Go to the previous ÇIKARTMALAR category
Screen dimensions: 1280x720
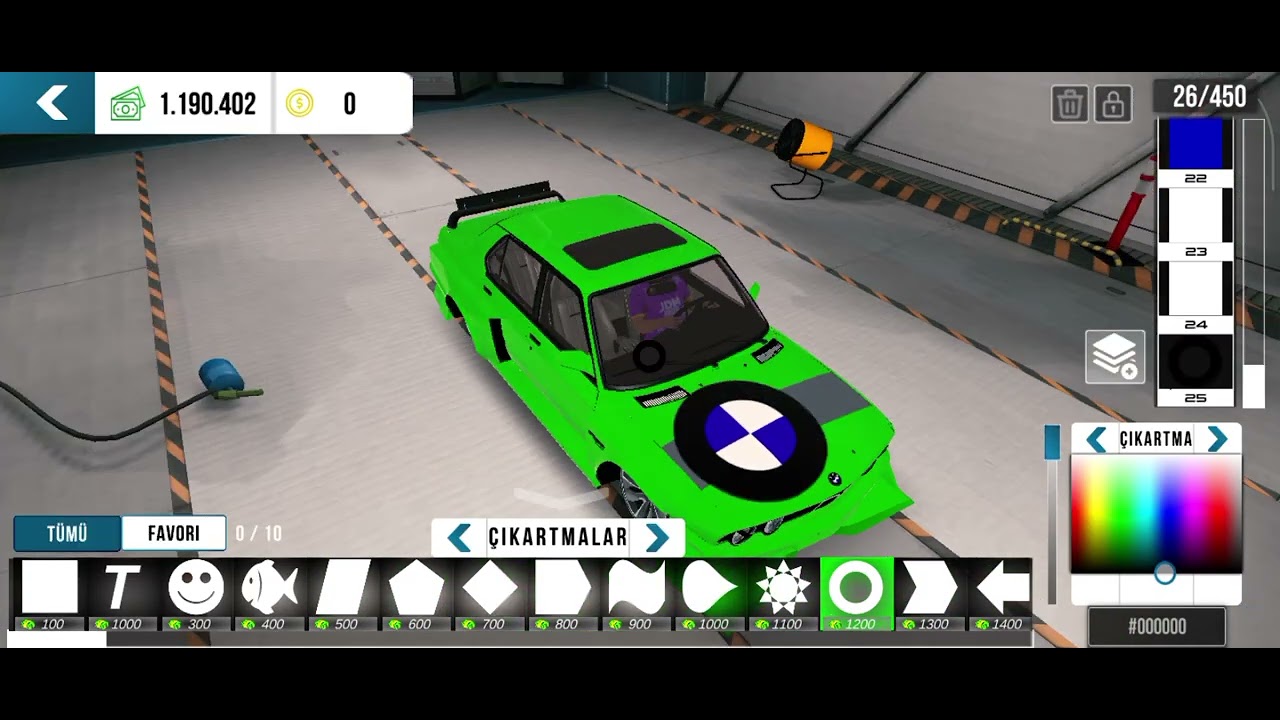(x=459, y=538)
